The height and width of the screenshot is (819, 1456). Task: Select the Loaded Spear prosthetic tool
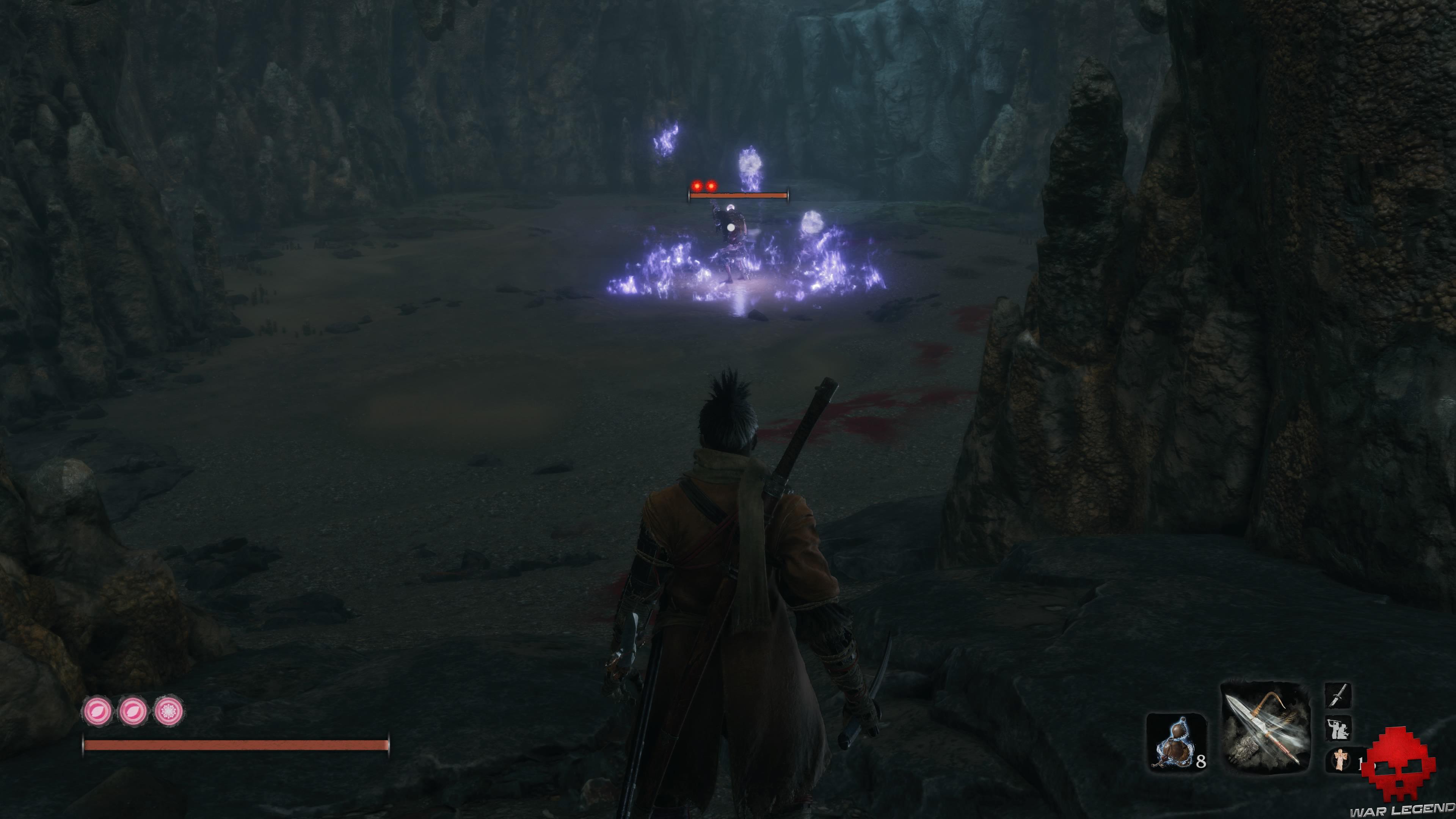[1266, 728]
